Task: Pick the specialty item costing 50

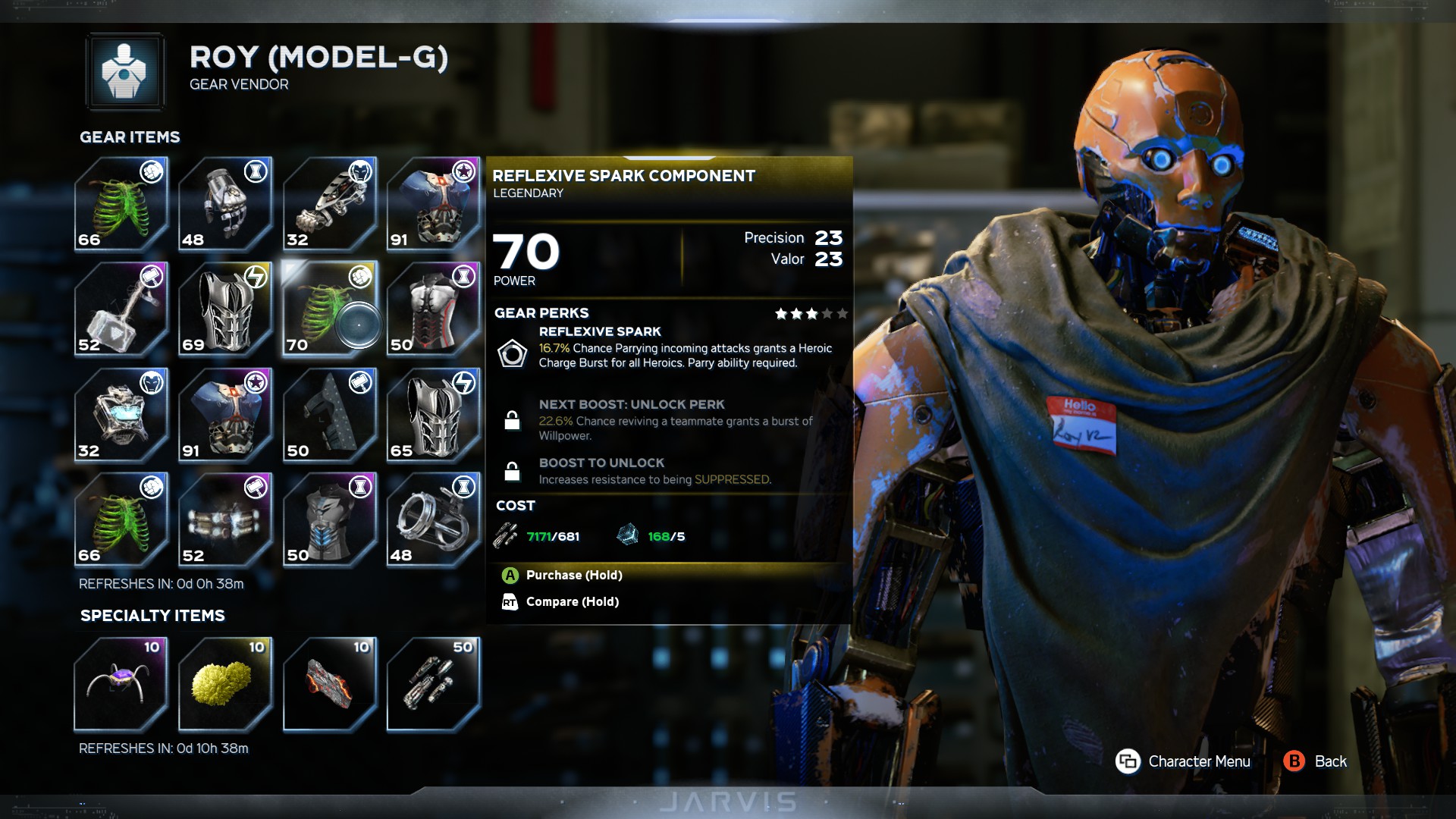Action: click(x=433, y=684)
